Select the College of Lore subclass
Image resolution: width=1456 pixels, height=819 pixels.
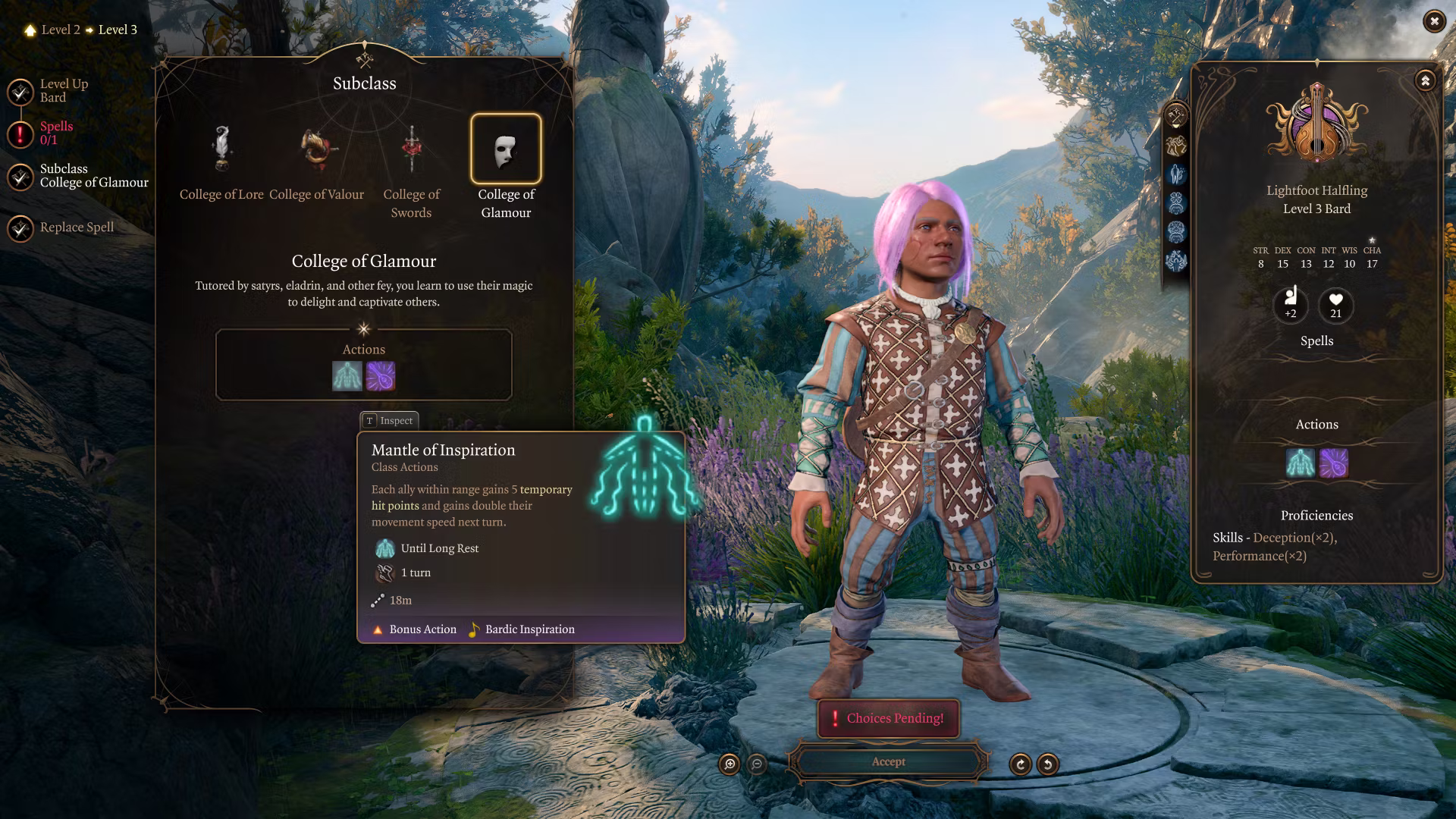221,149
